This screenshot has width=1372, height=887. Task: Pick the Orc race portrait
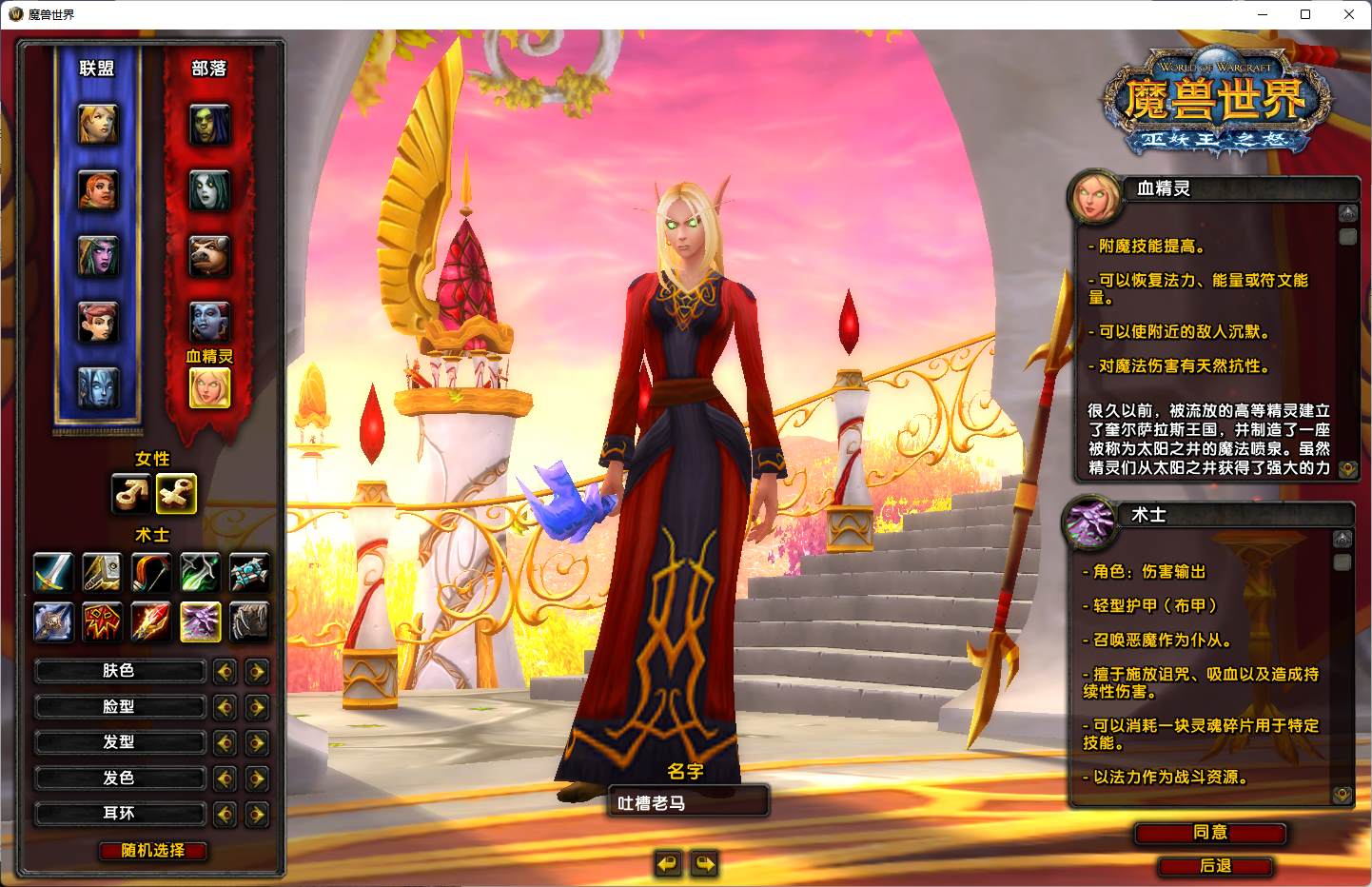(209, 125)
